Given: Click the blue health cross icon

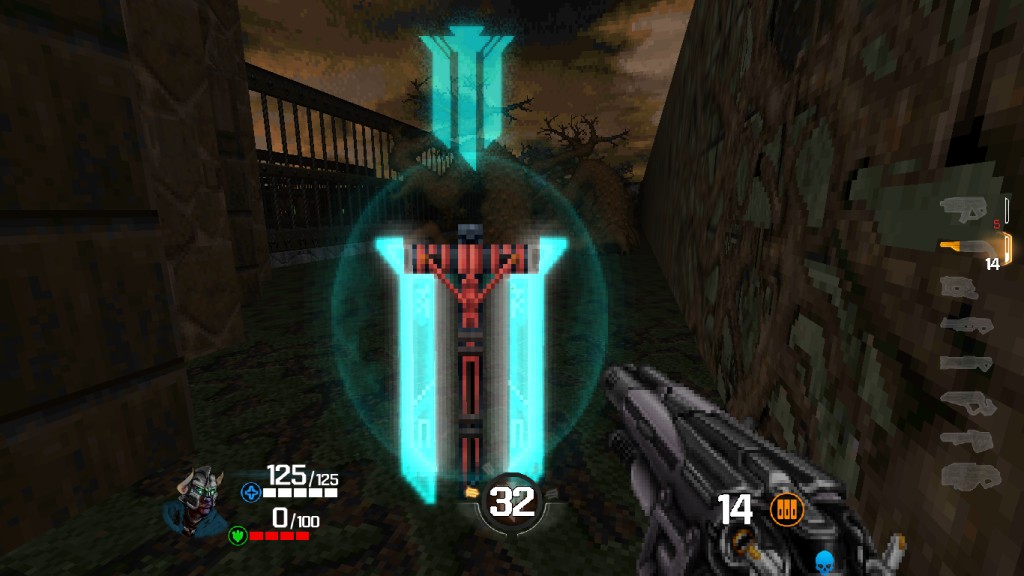Looking at the screenshot, I should coord(249,491).
